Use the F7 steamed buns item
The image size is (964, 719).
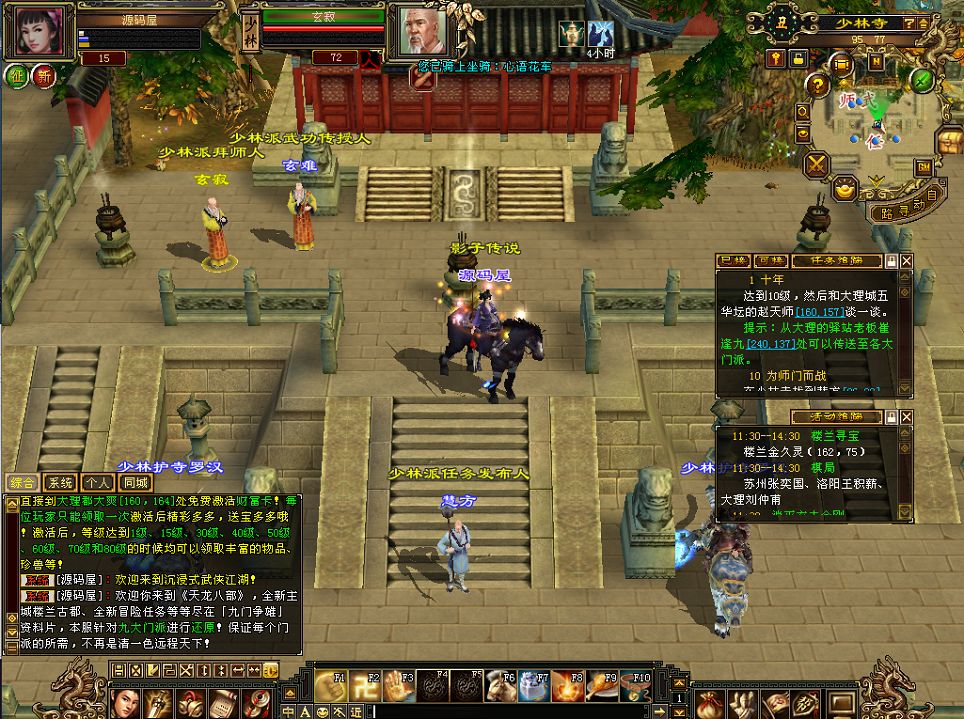click(x=534, y=685)
